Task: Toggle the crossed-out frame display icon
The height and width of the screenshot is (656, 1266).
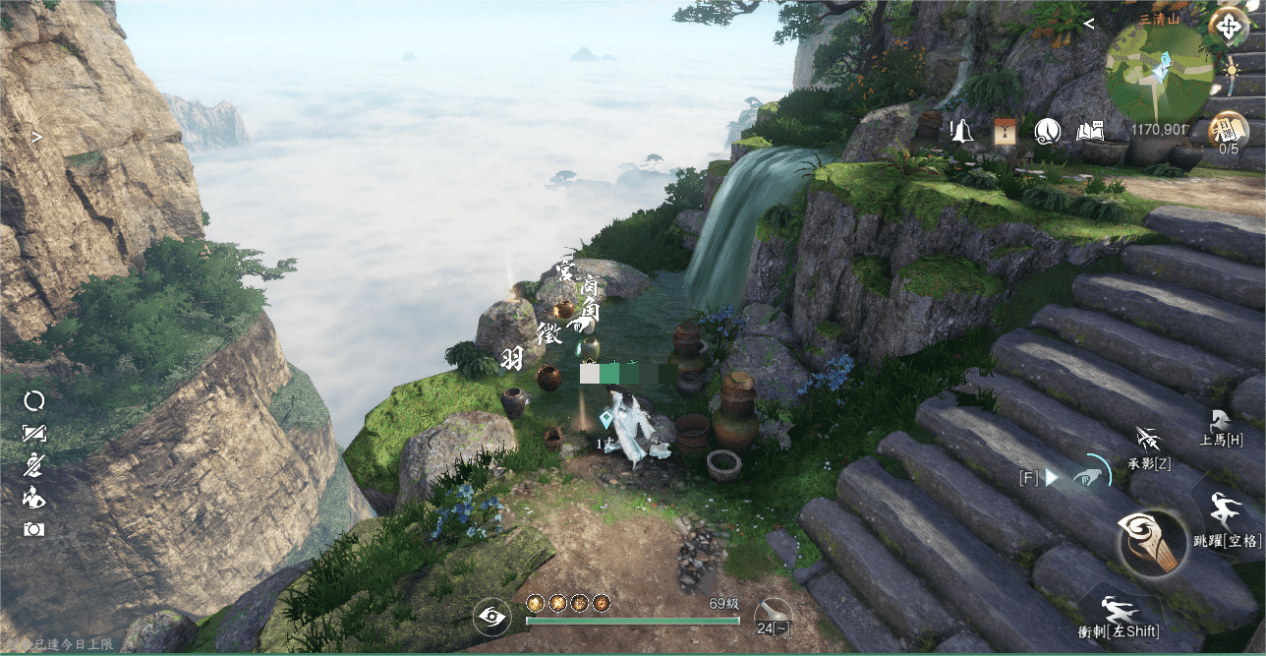Action: coord(34,433)
